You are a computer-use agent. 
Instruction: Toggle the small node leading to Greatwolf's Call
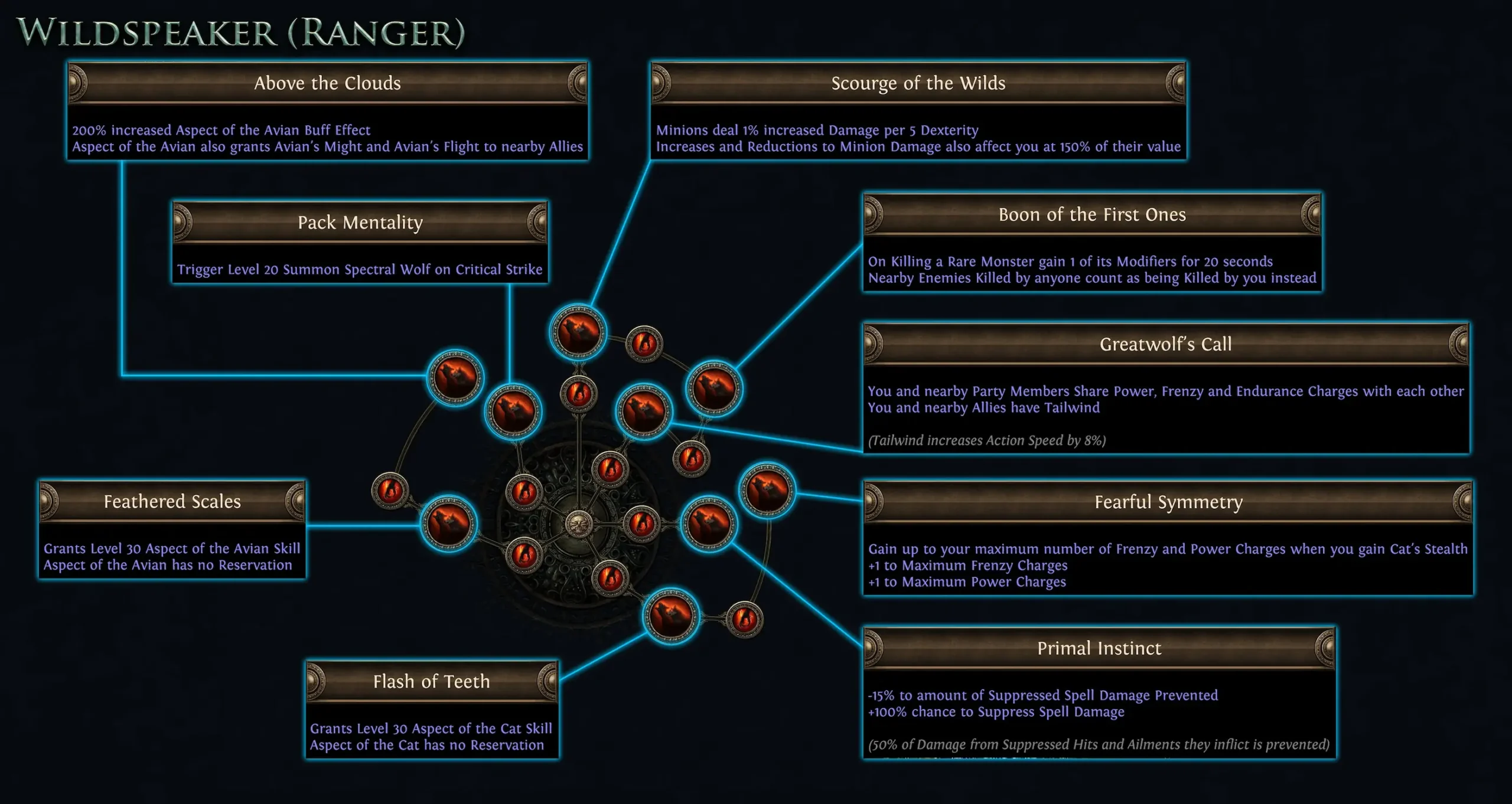click(691, 459)
